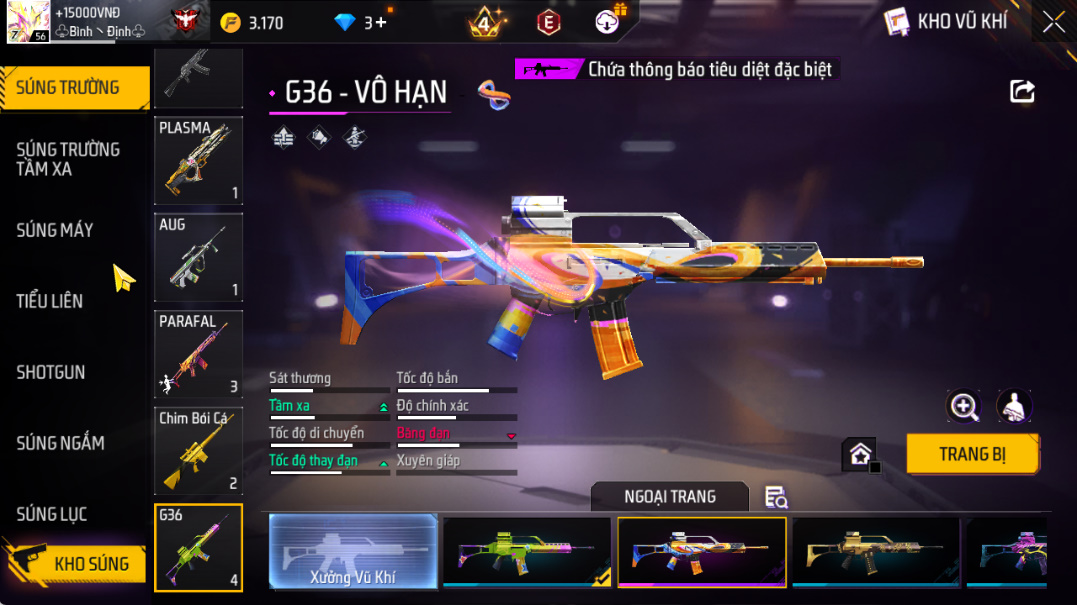The image size is (1077, 605).
Task: Zoom in with the magnifier icon
Action: [x=964, y=405]
